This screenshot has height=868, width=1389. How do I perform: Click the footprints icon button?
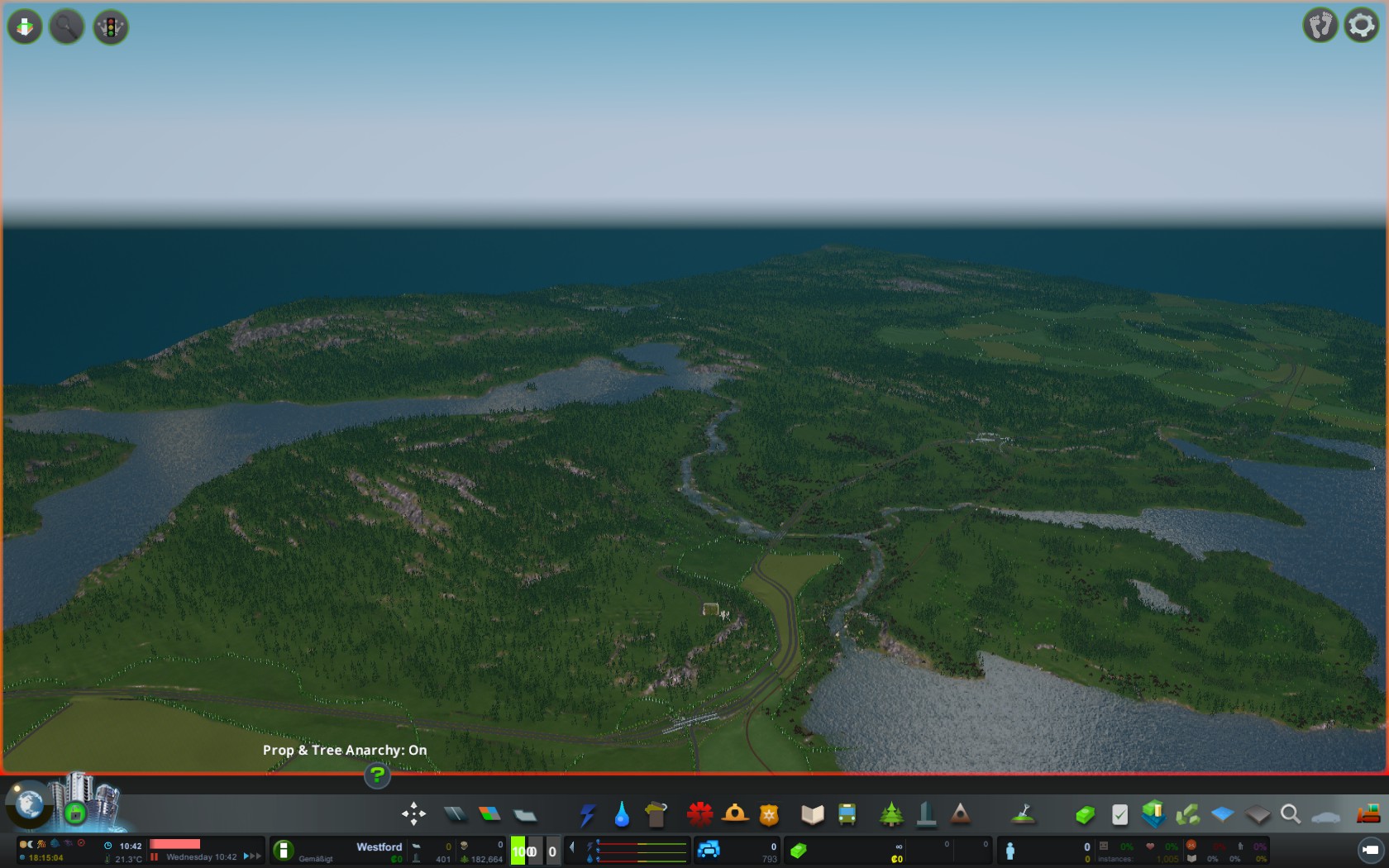[x=1320, y=26]
